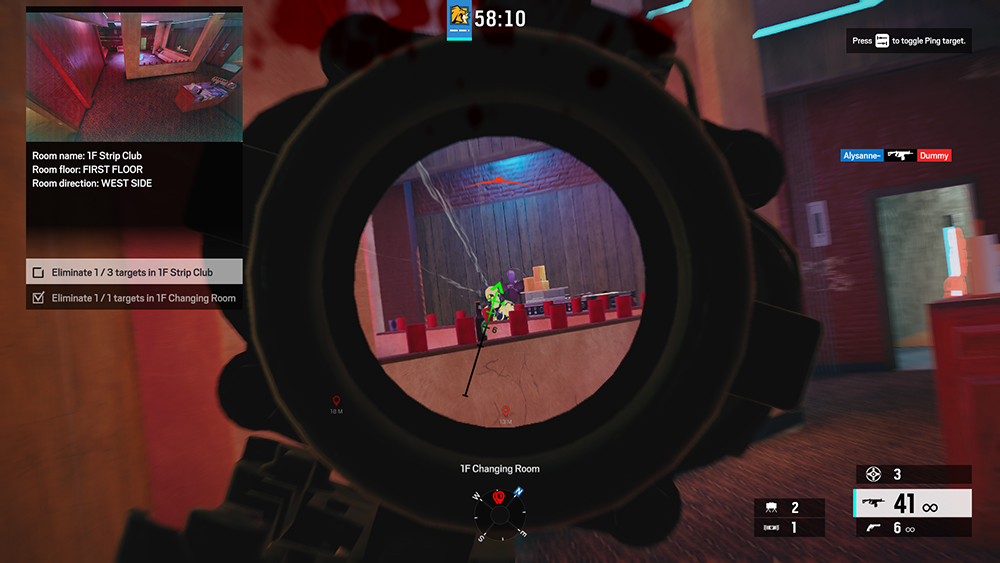
Task: Select Alysanne- name in kill feed
Action: coord(862,156)
